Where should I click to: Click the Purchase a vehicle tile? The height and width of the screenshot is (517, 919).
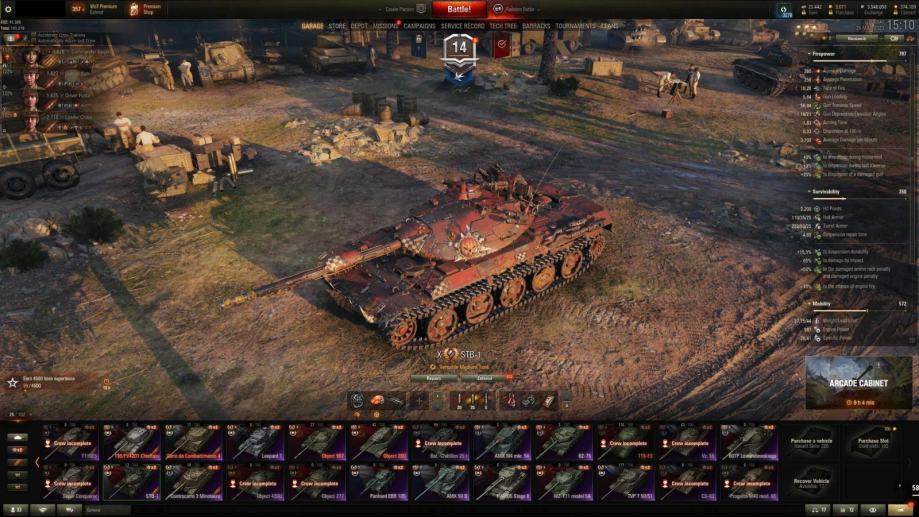click(x=811, y=441)
